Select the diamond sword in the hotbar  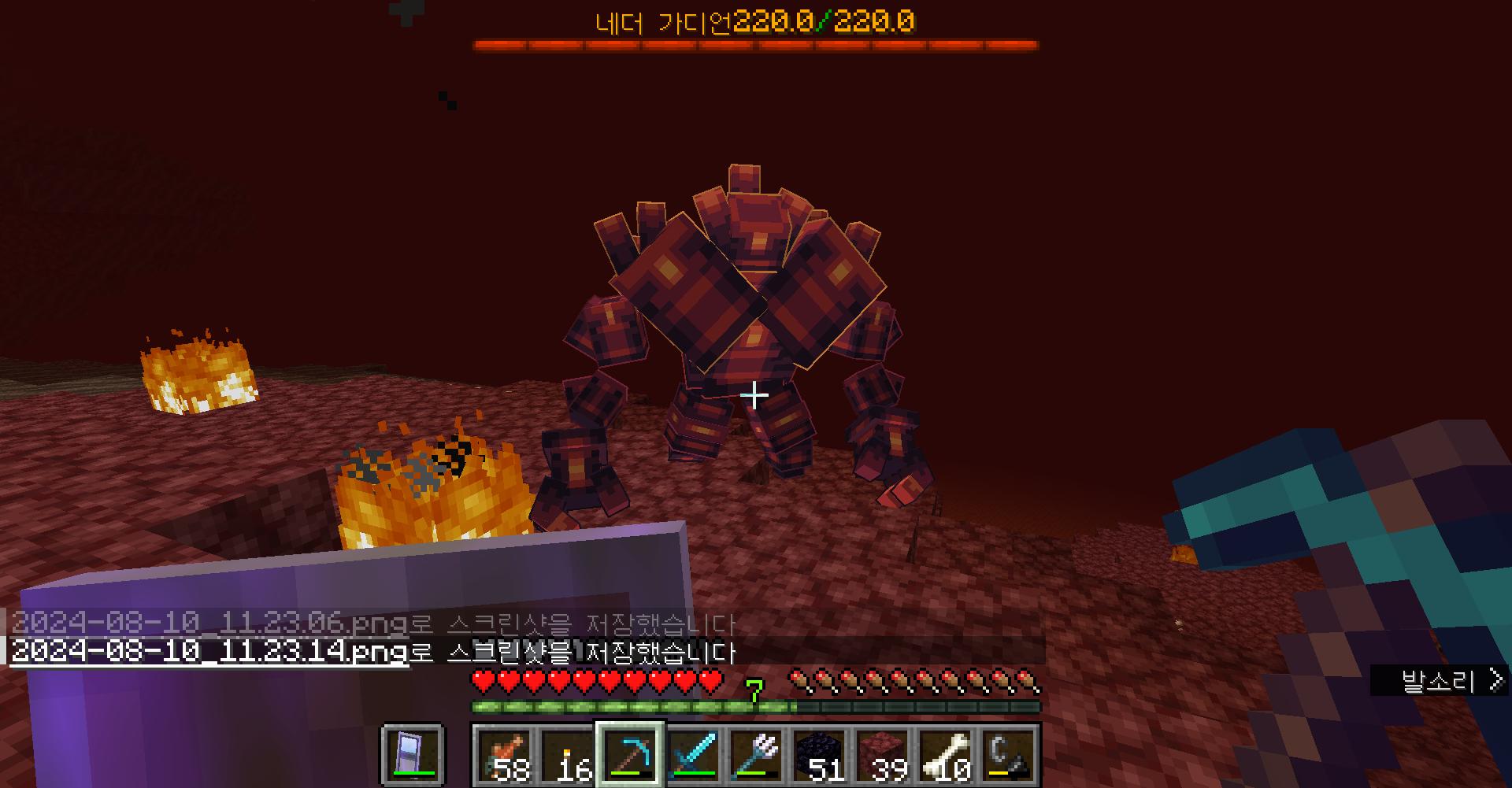click(x=694, y=754)
